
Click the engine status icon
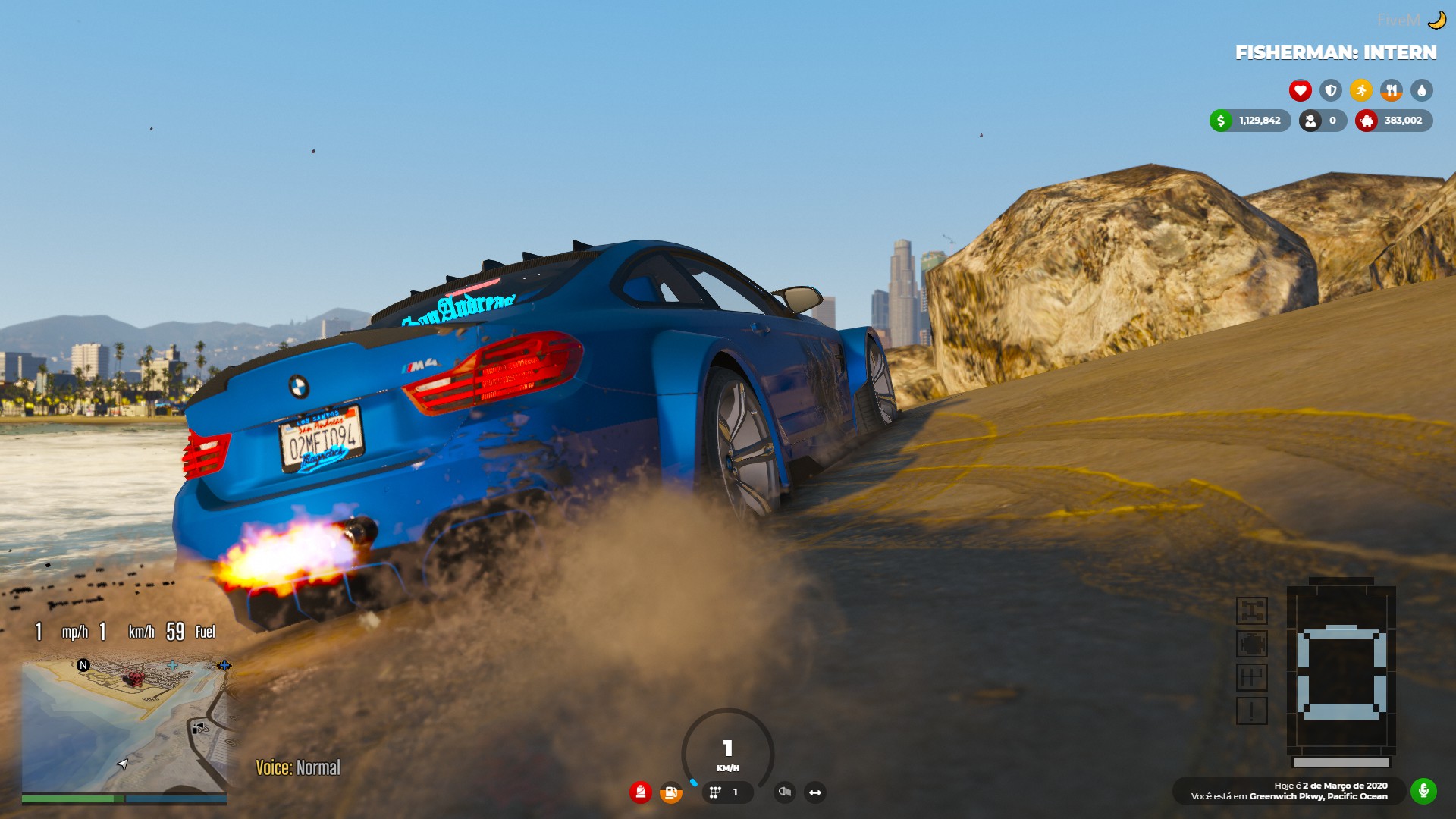point(1251,644)
